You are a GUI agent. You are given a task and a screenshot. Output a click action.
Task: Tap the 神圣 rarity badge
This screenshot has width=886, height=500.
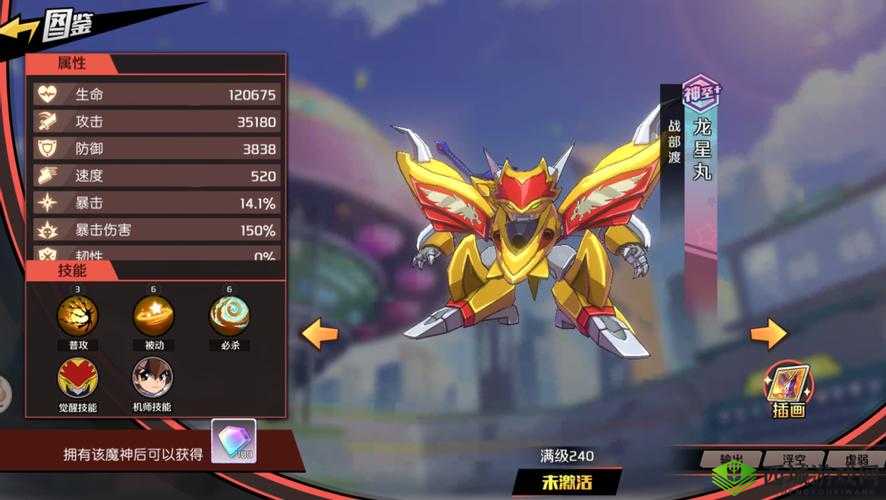point(701,93)
